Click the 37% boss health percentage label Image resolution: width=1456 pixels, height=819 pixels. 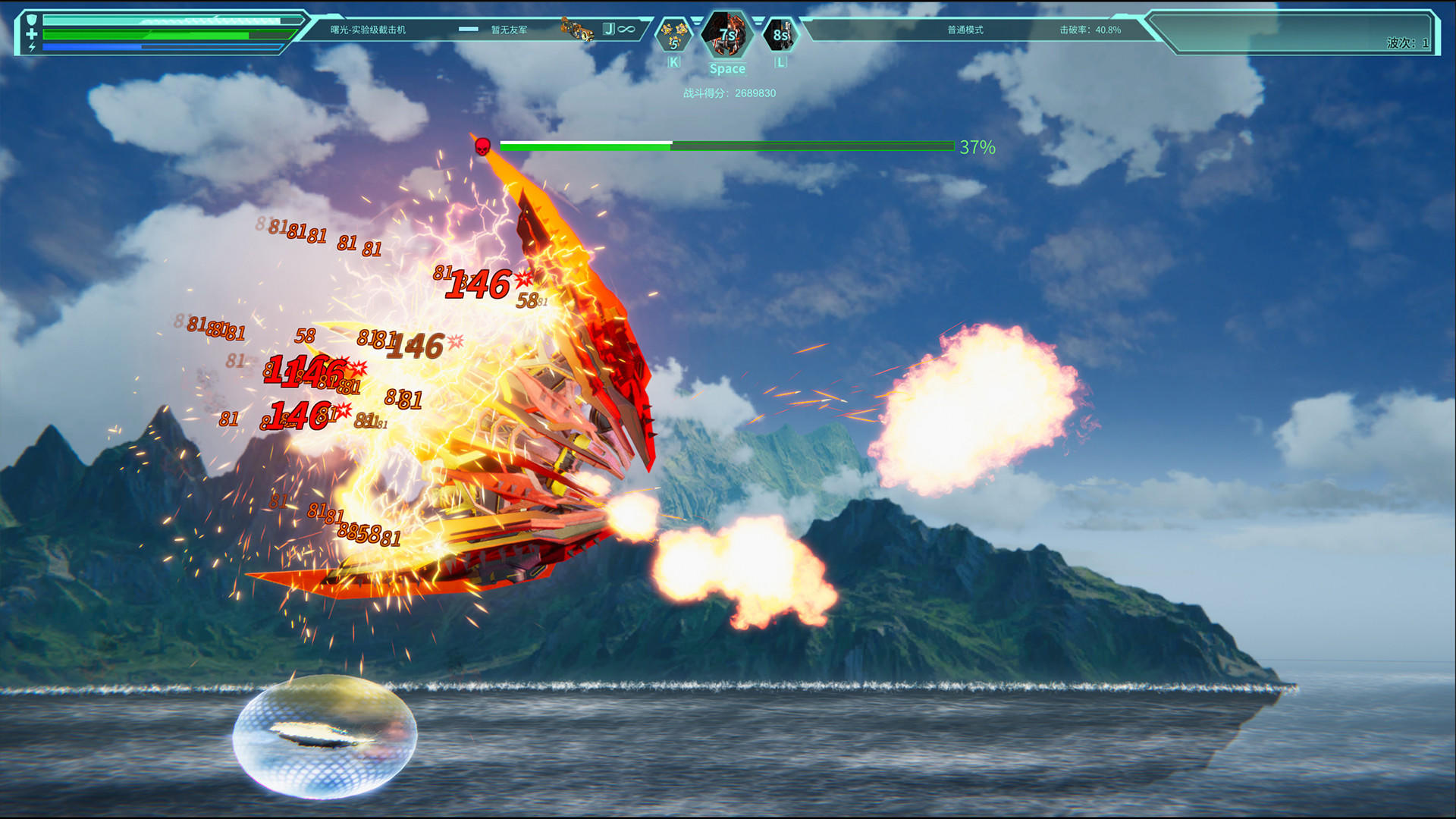(976, 148)
